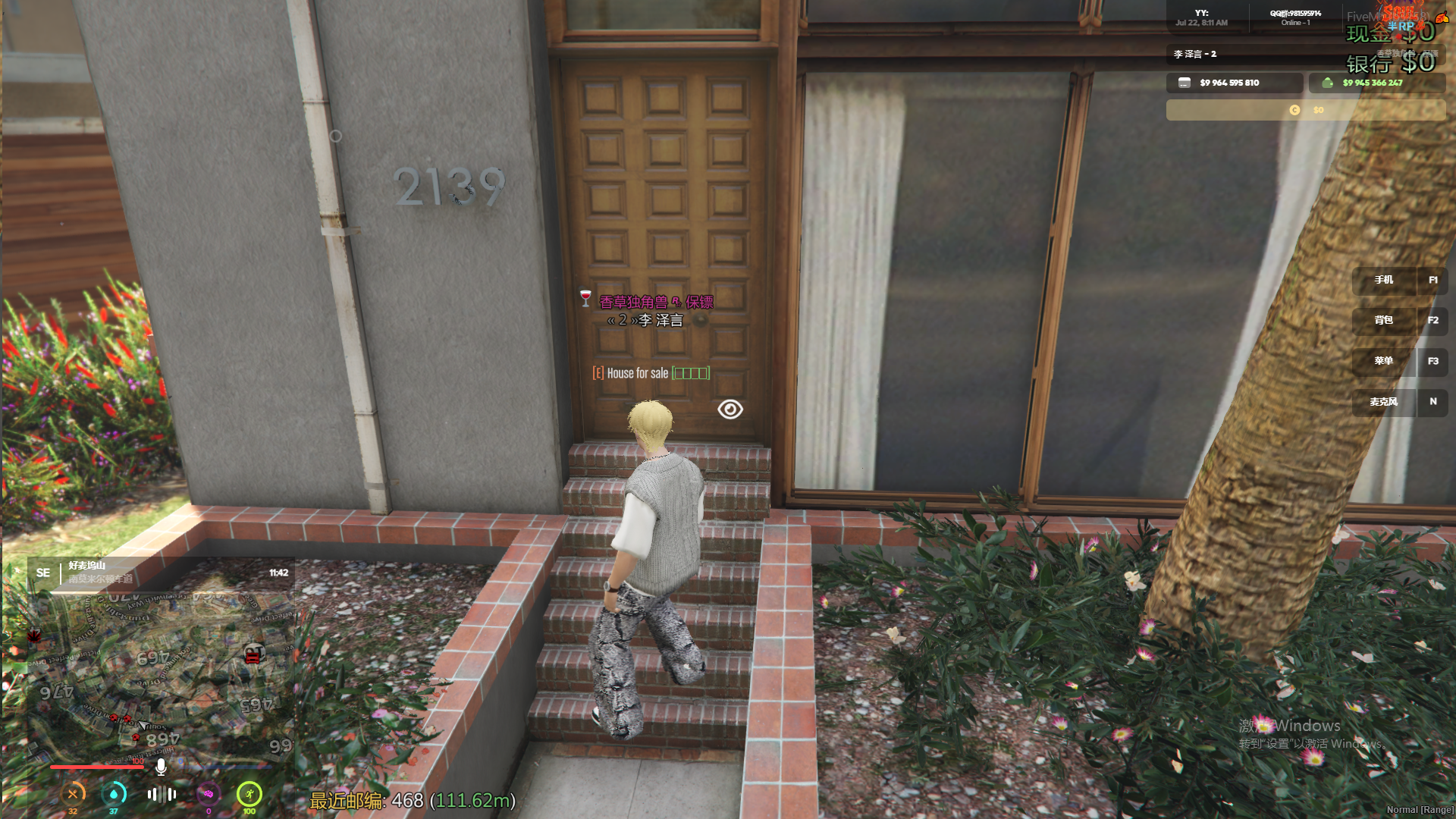Toggle the 麦克风 microphone button
The width and height of the screenshot is (1456, 819).
tap(1385, 402)
